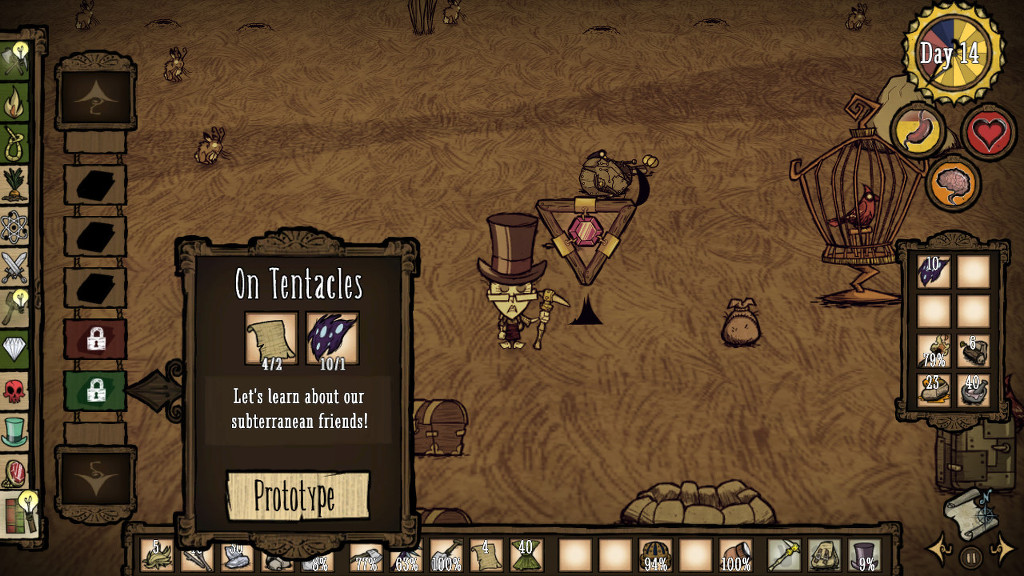Pause the game
The image size is (1024, 576).
pos(970,556)
